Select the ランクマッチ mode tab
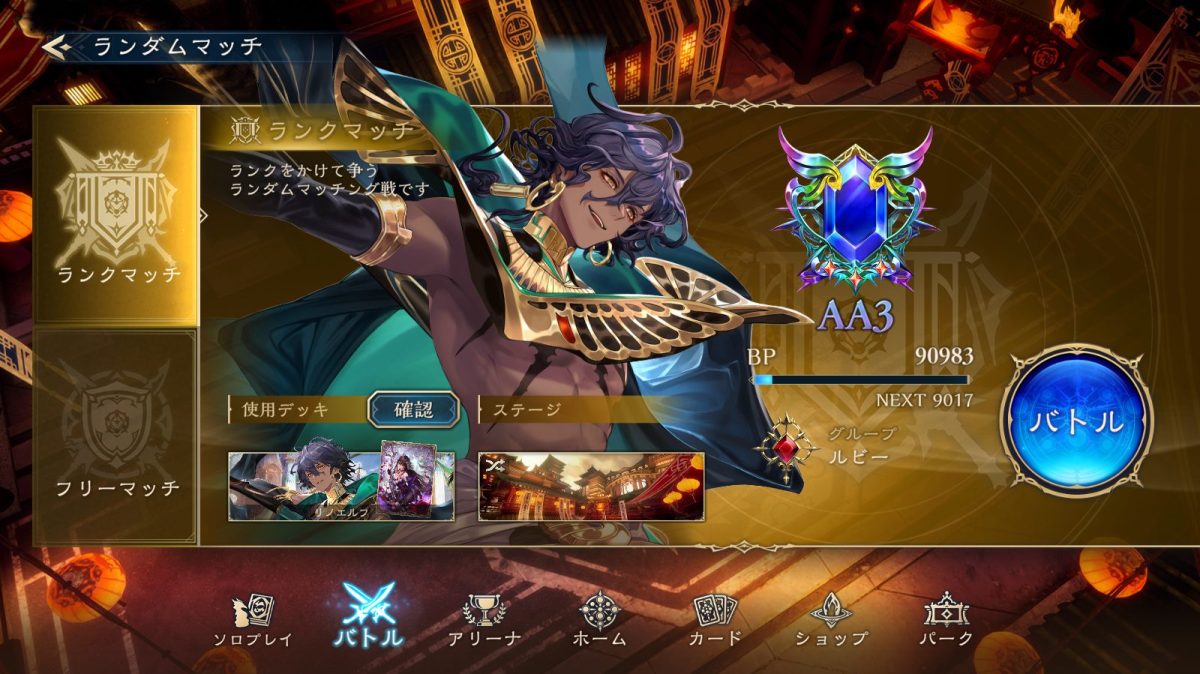 tap(116, 215)
